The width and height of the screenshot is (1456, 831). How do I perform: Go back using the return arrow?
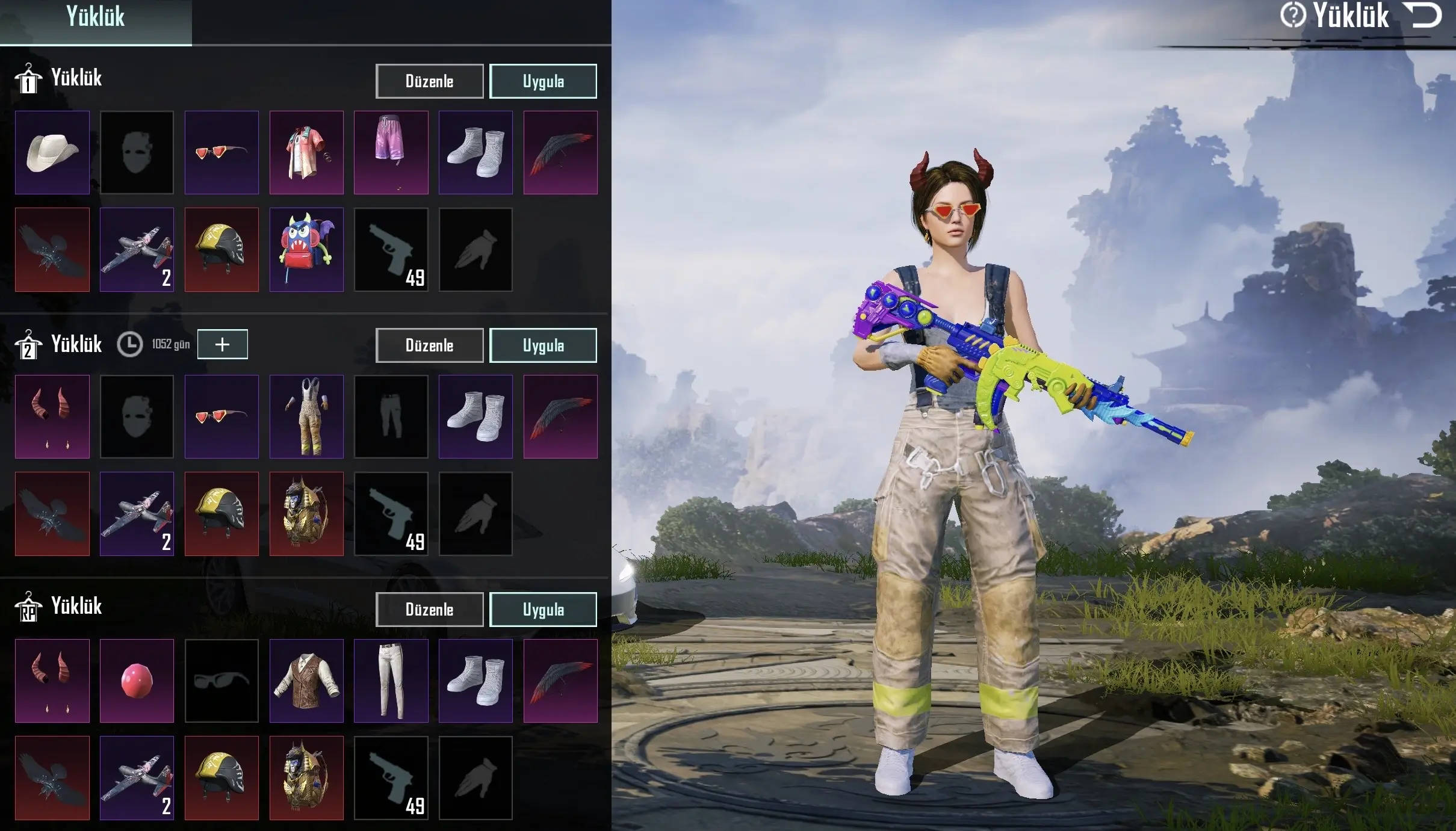(x=1424, y=16)
